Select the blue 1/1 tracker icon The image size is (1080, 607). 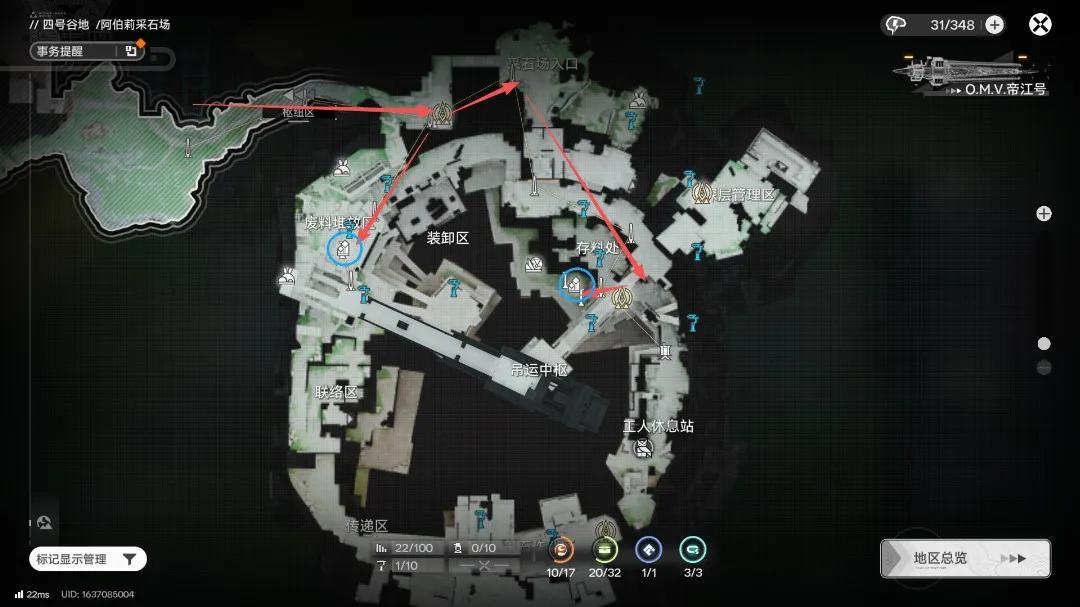[649, 550]
